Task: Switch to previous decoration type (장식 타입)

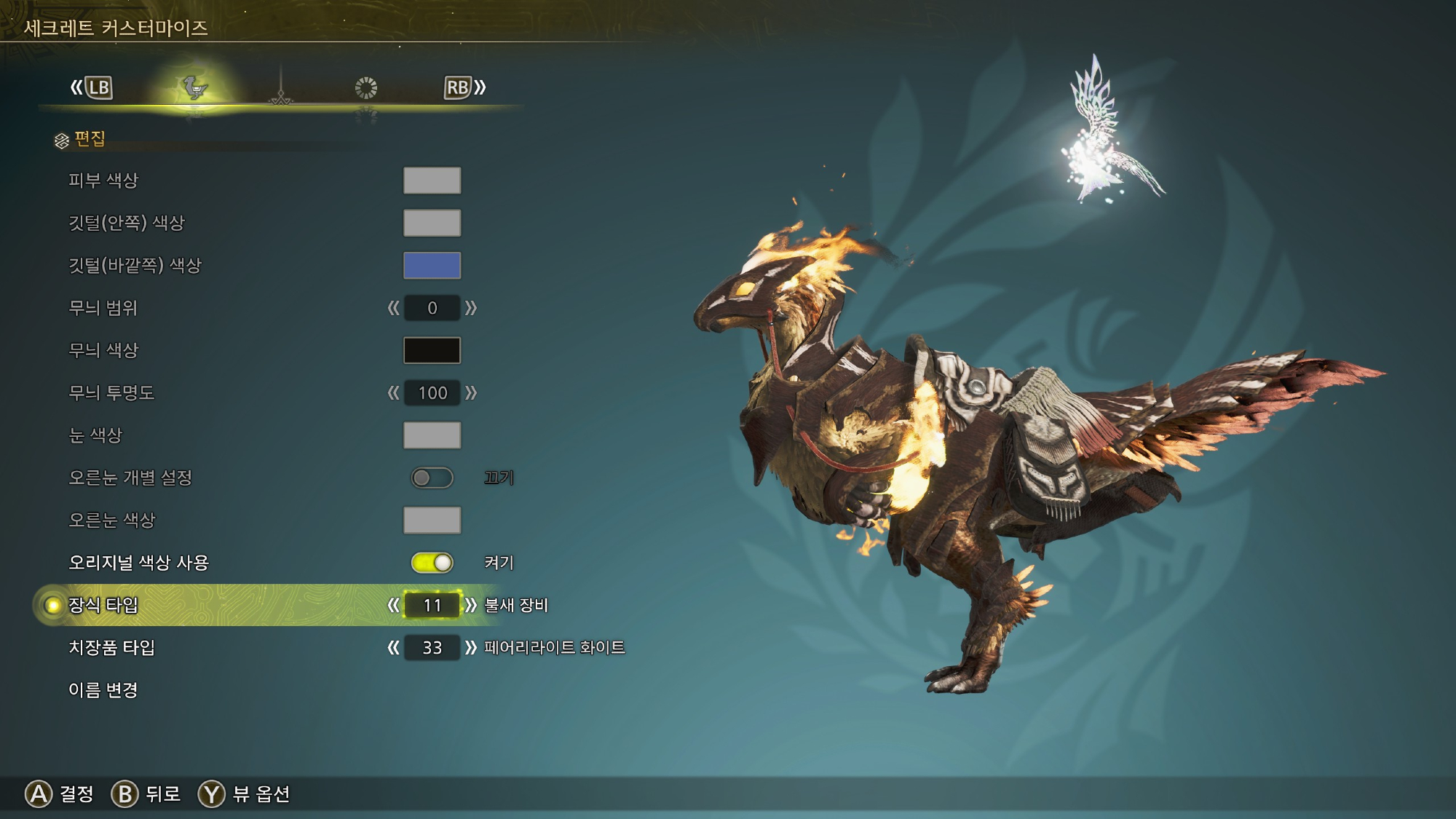Action: (x=393, y=605)
